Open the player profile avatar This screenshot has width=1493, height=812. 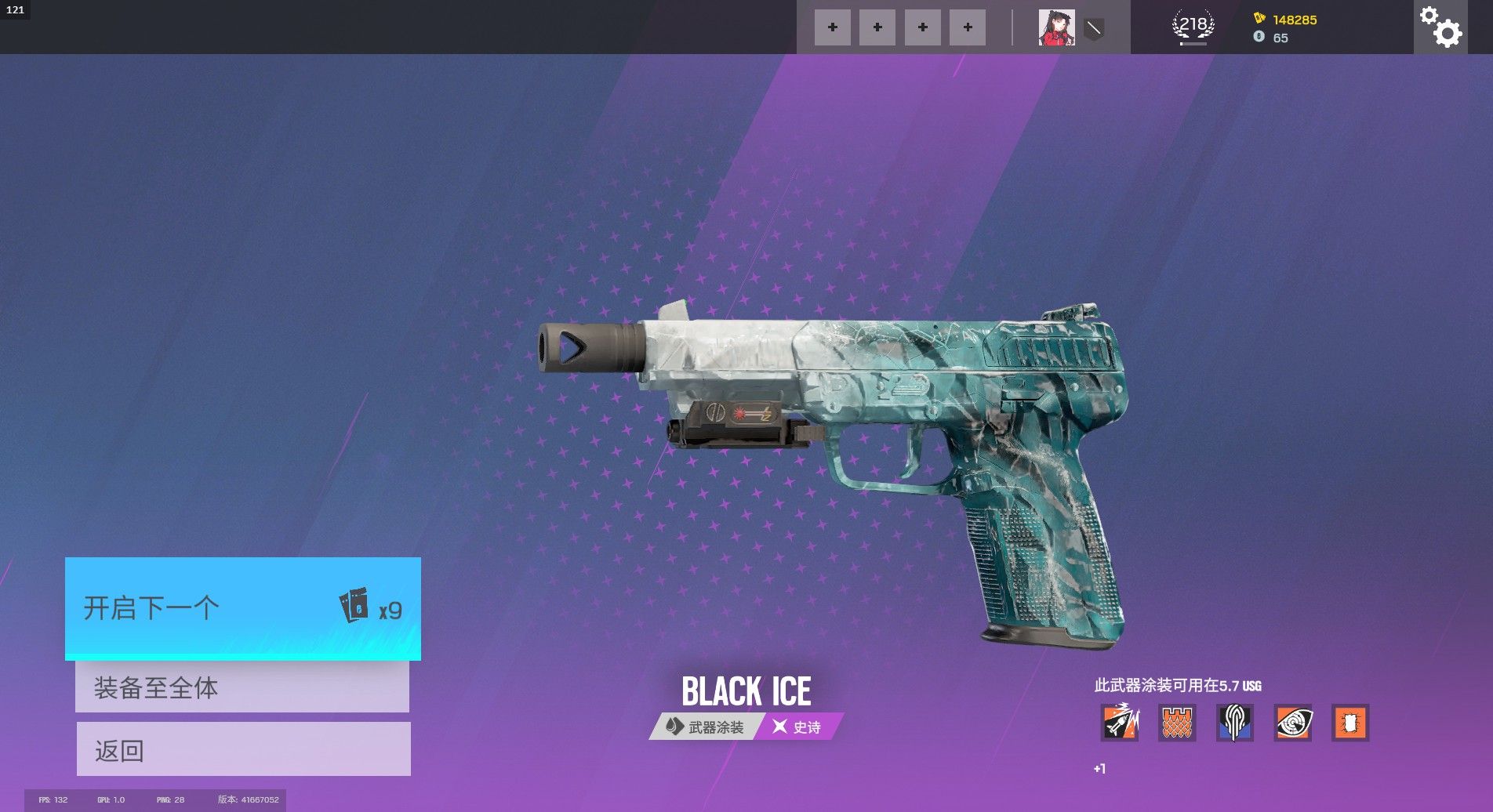(x=1056, y=27)
